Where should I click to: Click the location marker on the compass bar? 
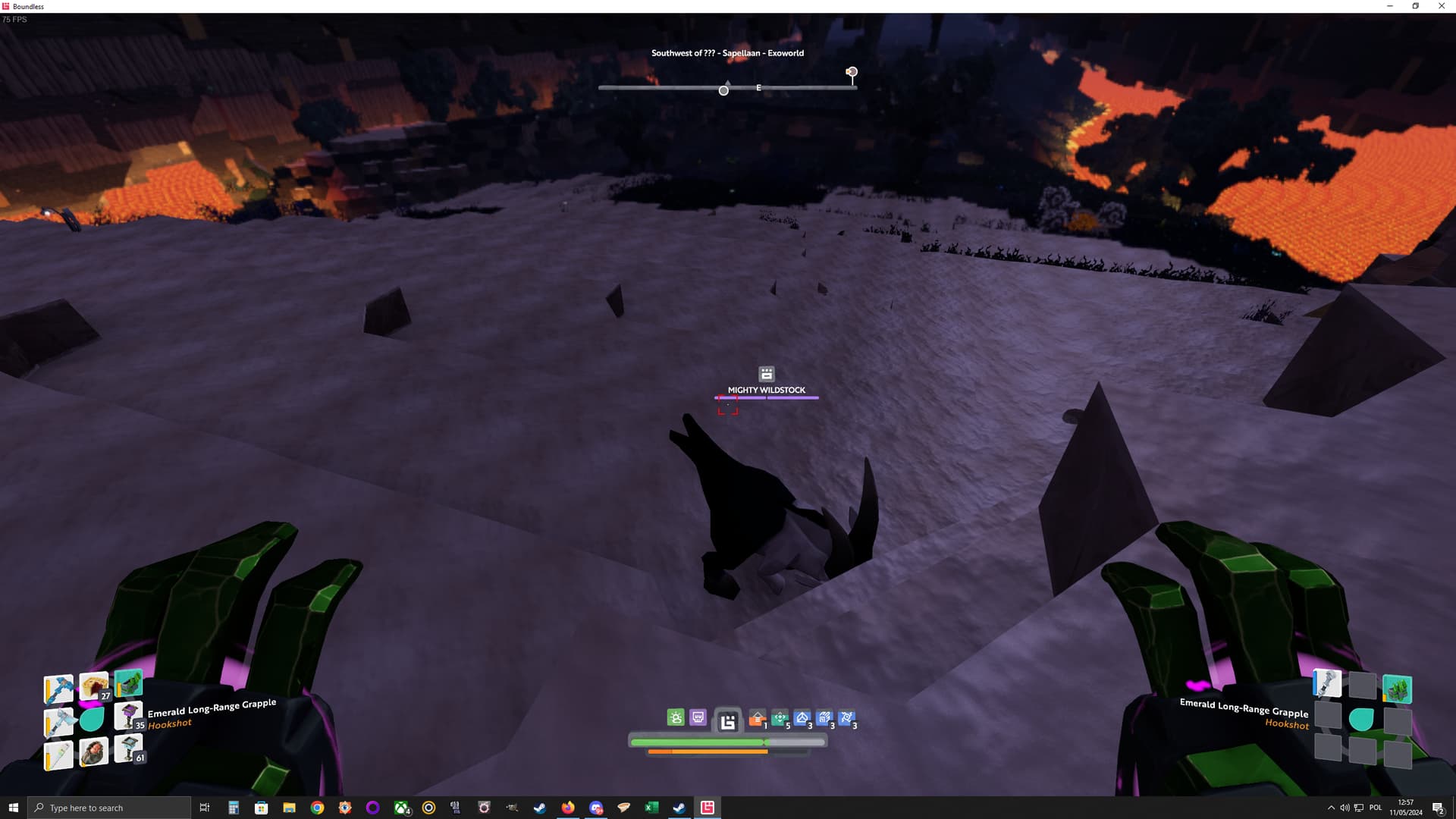(x=852, y=73)
